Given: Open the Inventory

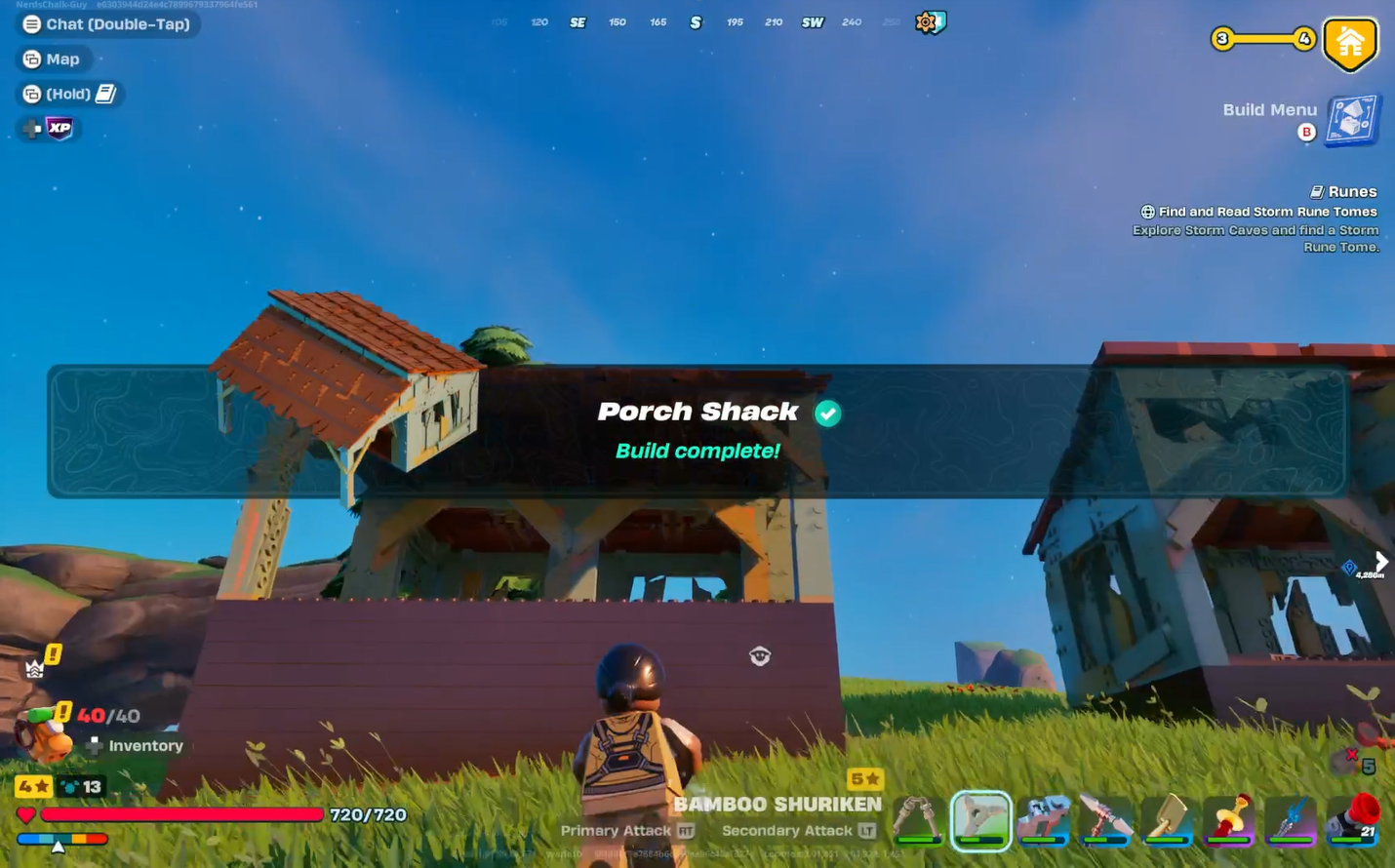Looking at the screenshot, I should (x=146, y=745).
